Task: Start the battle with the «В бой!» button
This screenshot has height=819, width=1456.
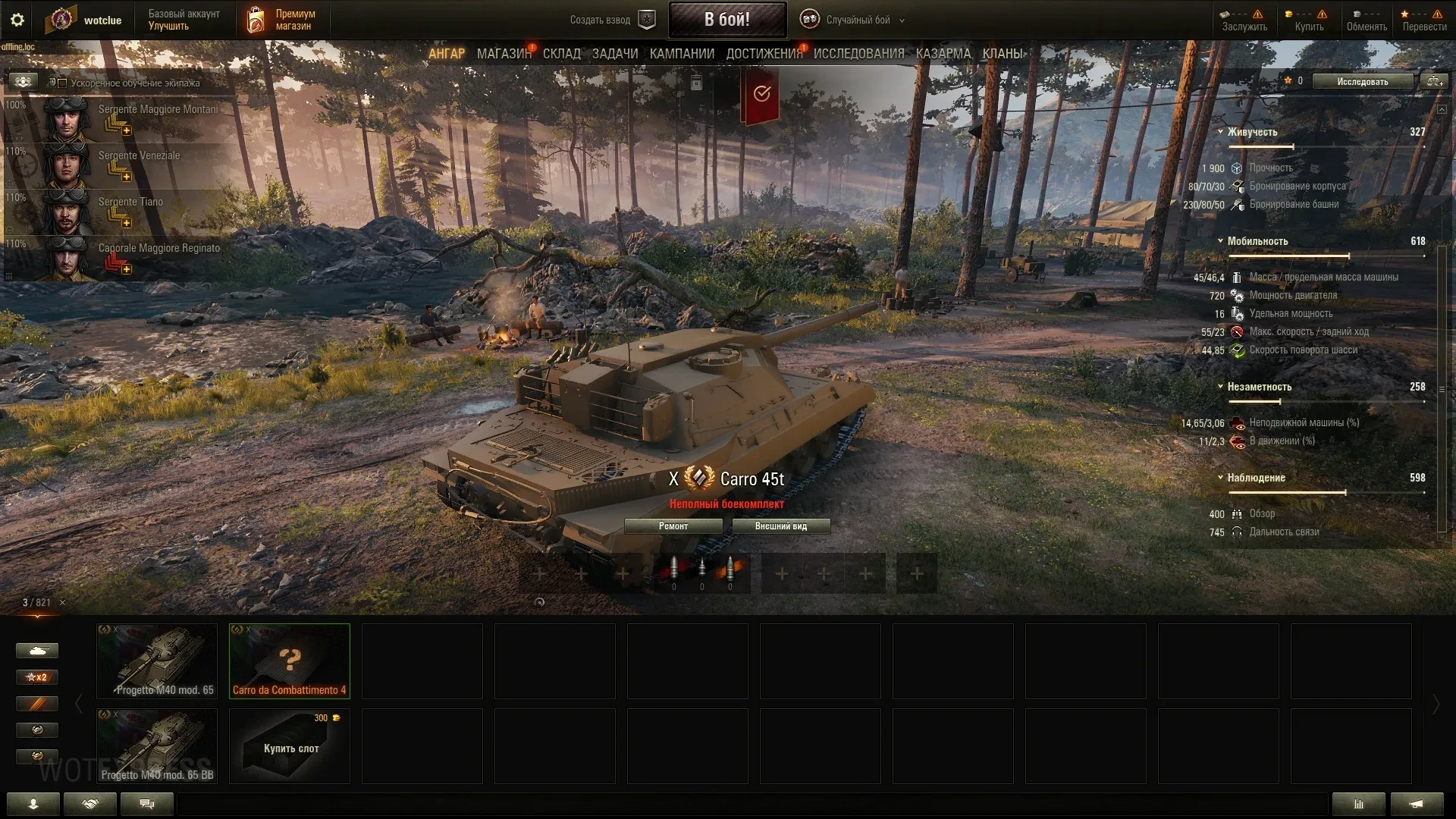Action: click(x=726, y=20)
